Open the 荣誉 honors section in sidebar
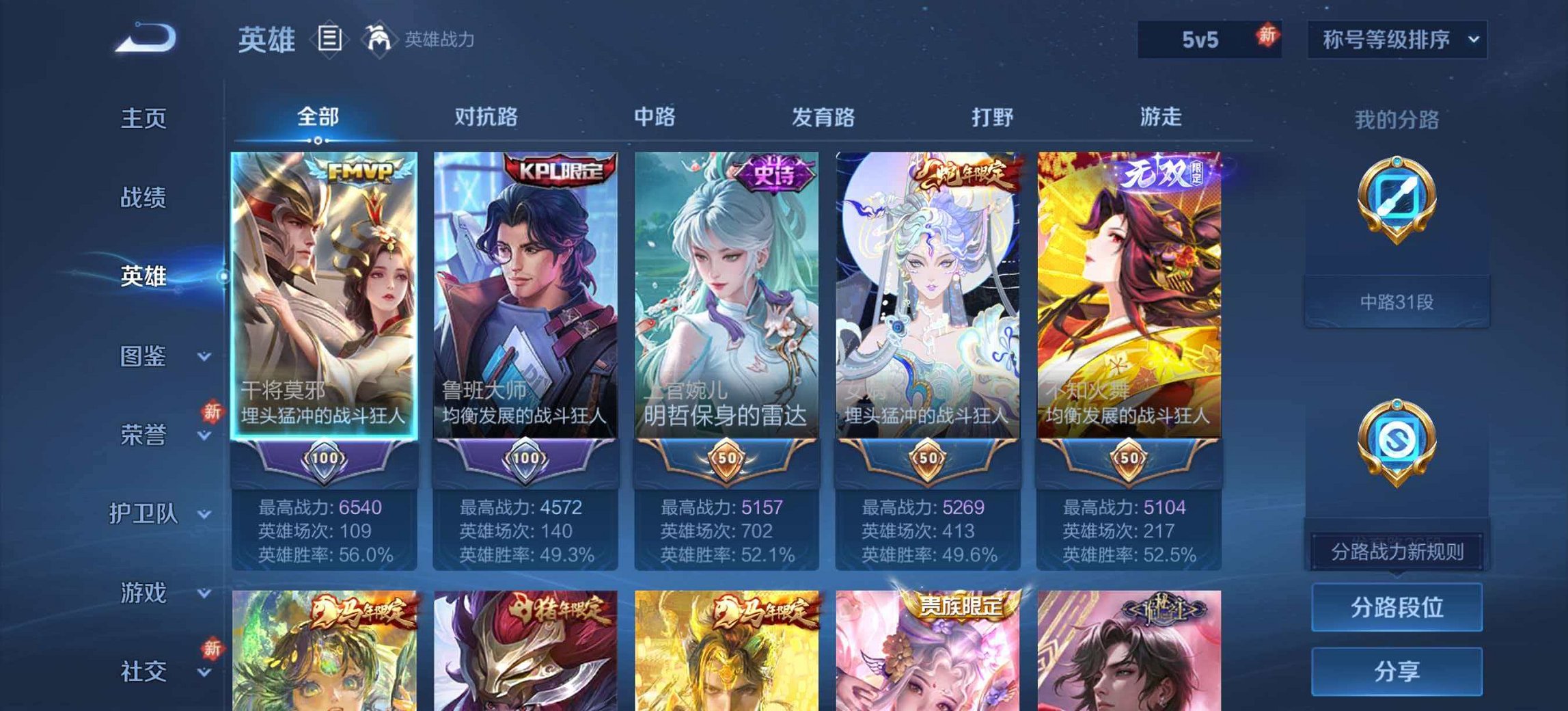This screenshot has width=1568, height=711. pos(145,434)
